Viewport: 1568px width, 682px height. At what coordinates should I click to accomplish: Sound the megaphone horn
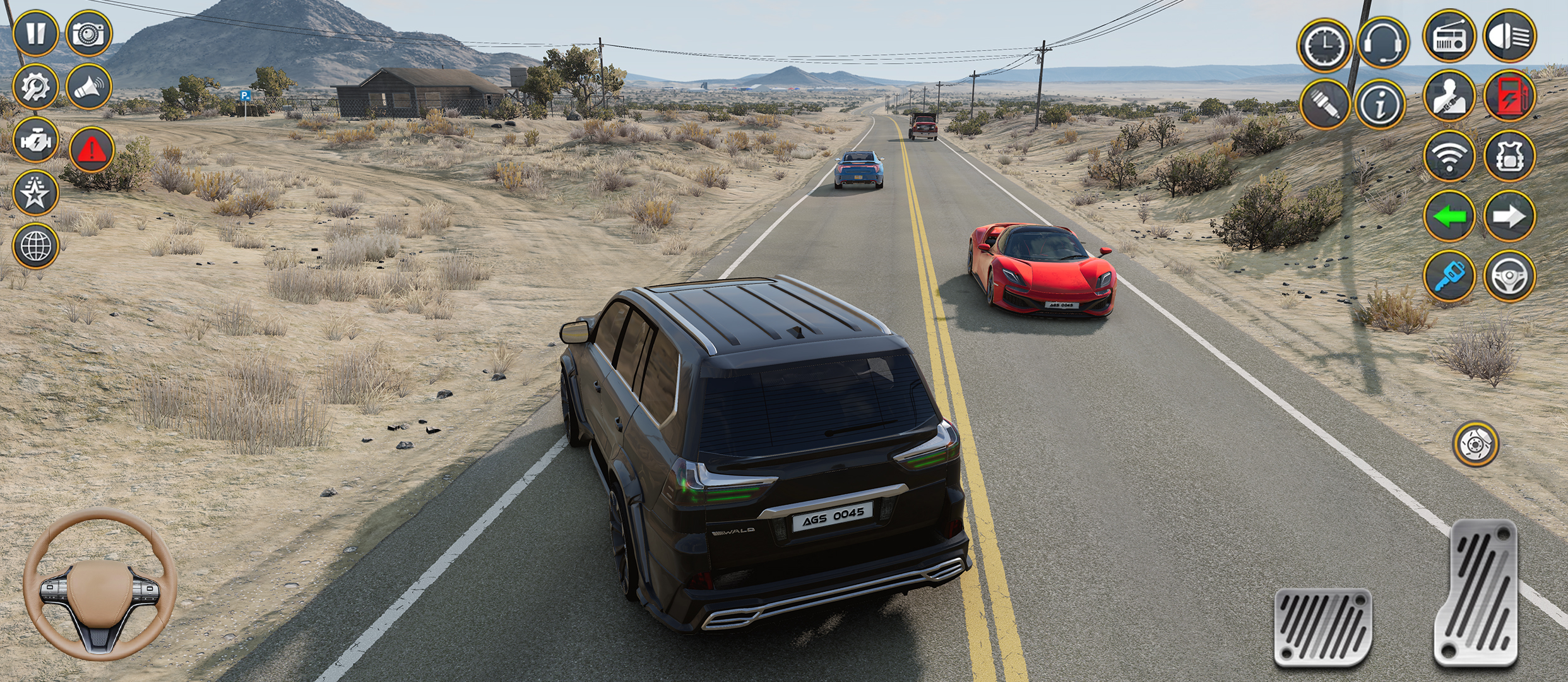[x=89, y=87]
